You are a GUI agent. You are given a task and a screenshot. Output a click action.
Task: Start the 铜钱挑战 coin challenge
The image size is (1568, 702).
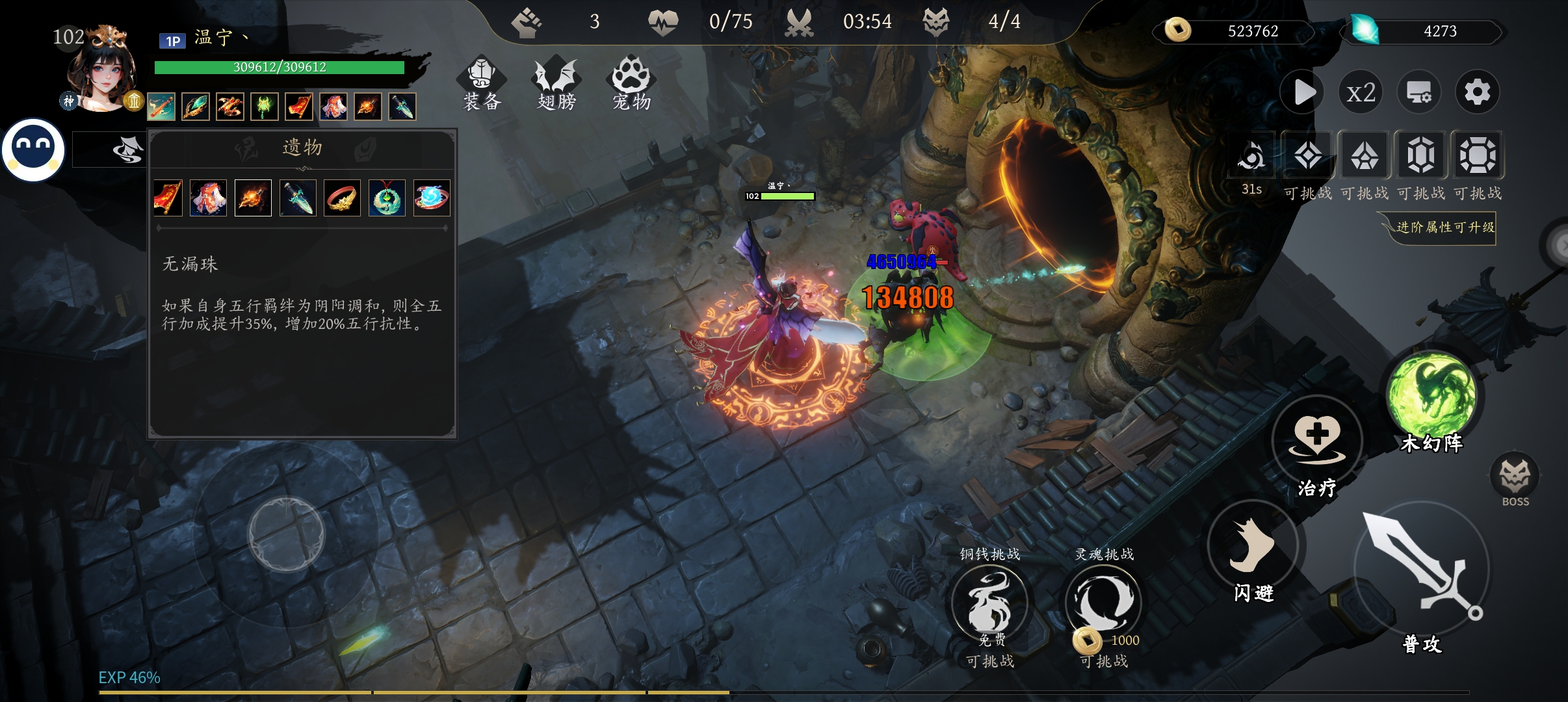coord(989,603)
